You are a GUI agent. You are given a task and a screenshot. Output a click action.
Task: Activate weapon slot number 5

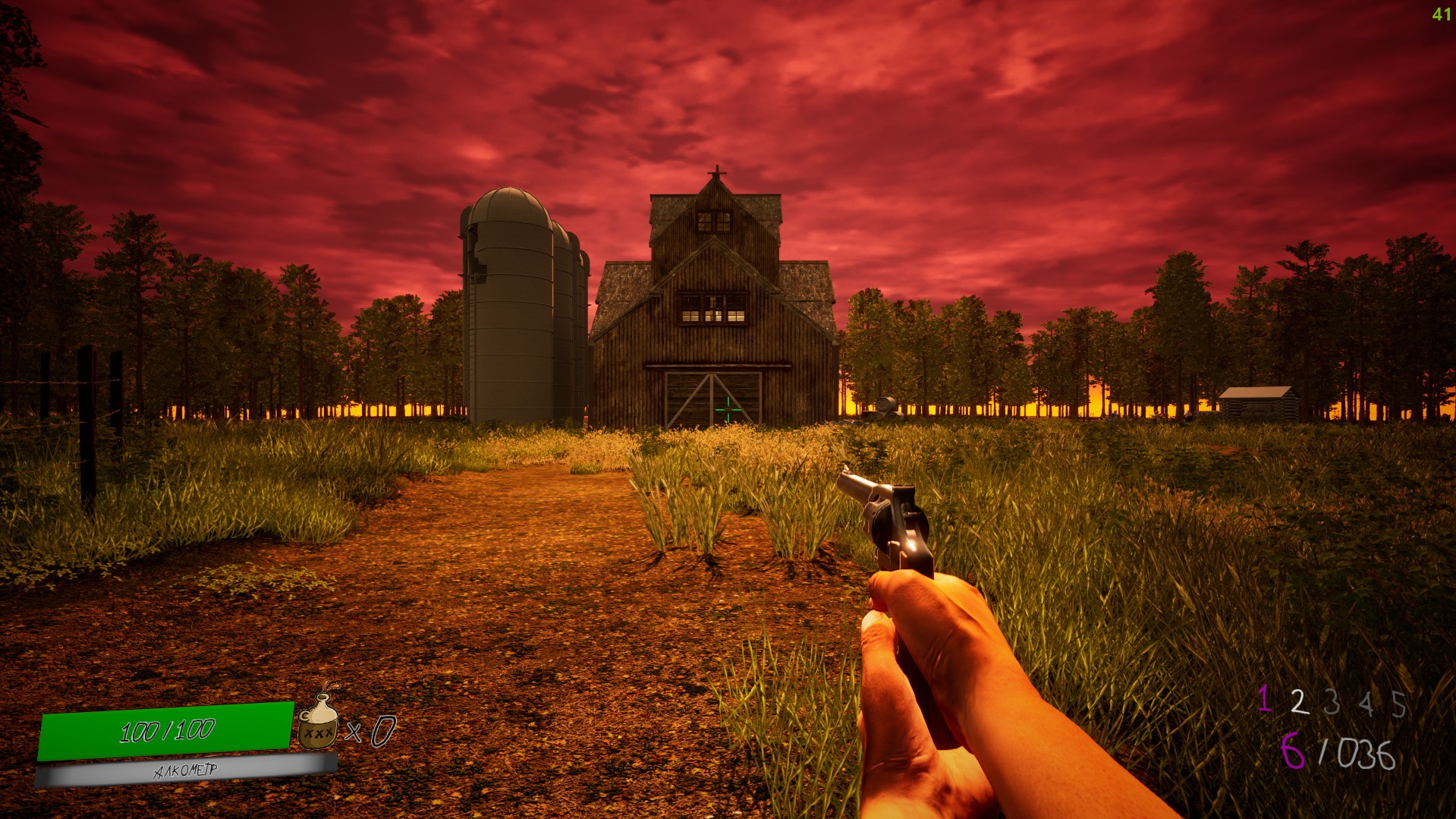[x=1399, y=704]
